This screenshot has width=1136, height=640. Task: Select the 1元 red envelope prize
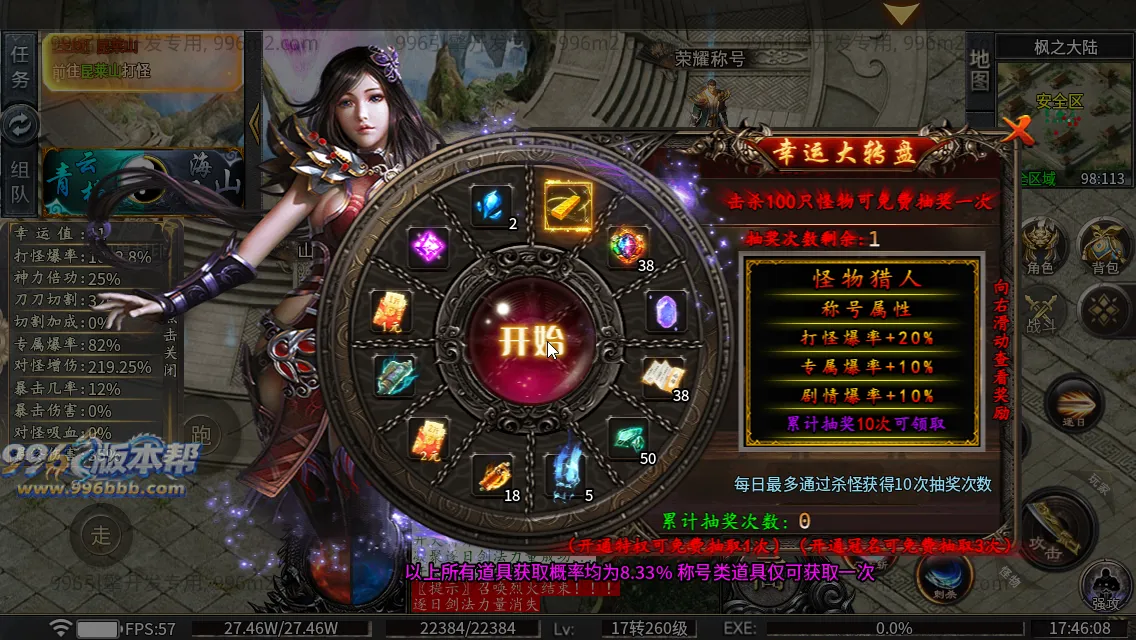point(391,311)
